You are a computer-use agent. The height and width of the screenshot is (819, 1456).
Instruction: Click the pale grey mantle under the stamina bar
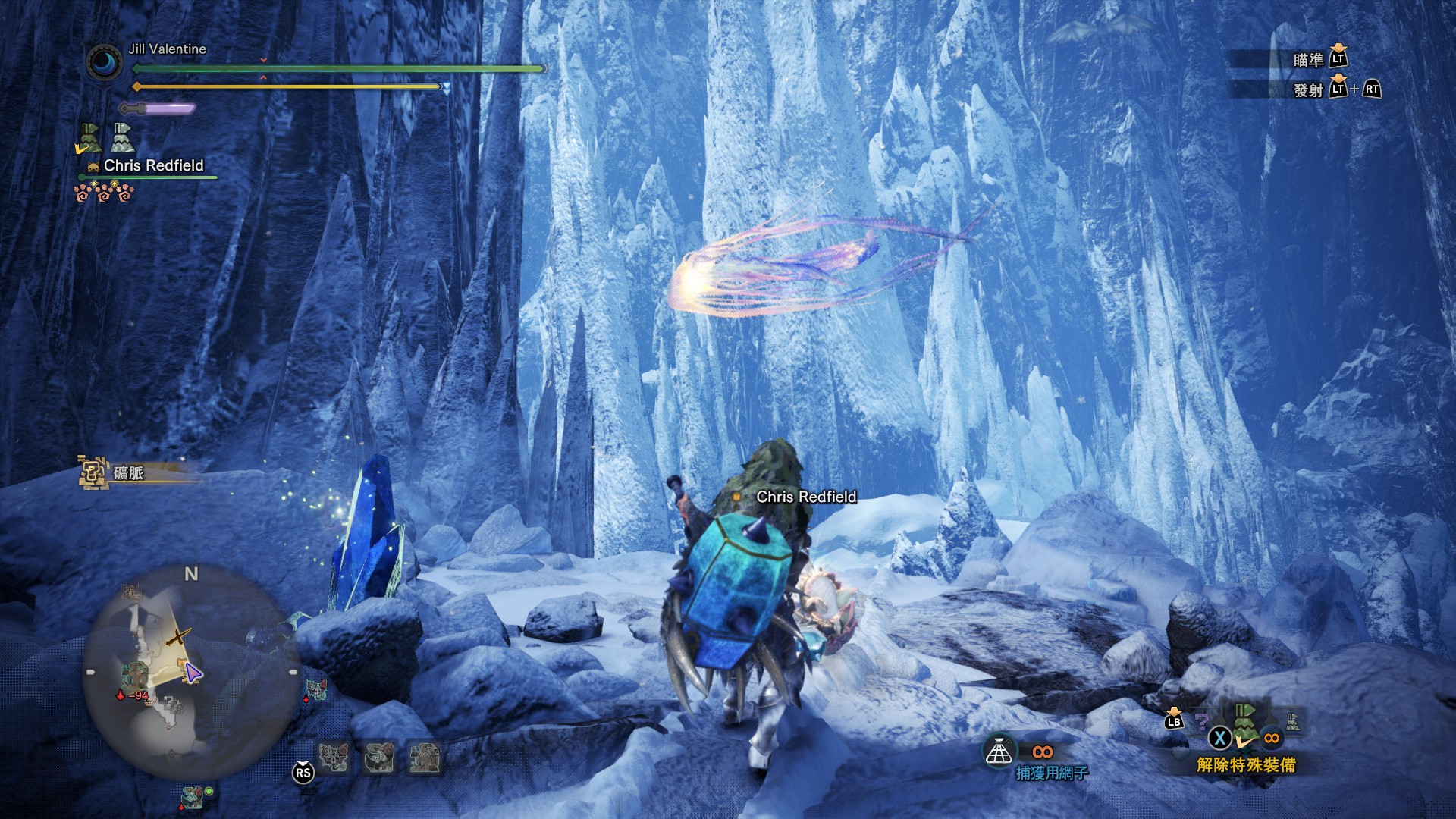[122, 138]
